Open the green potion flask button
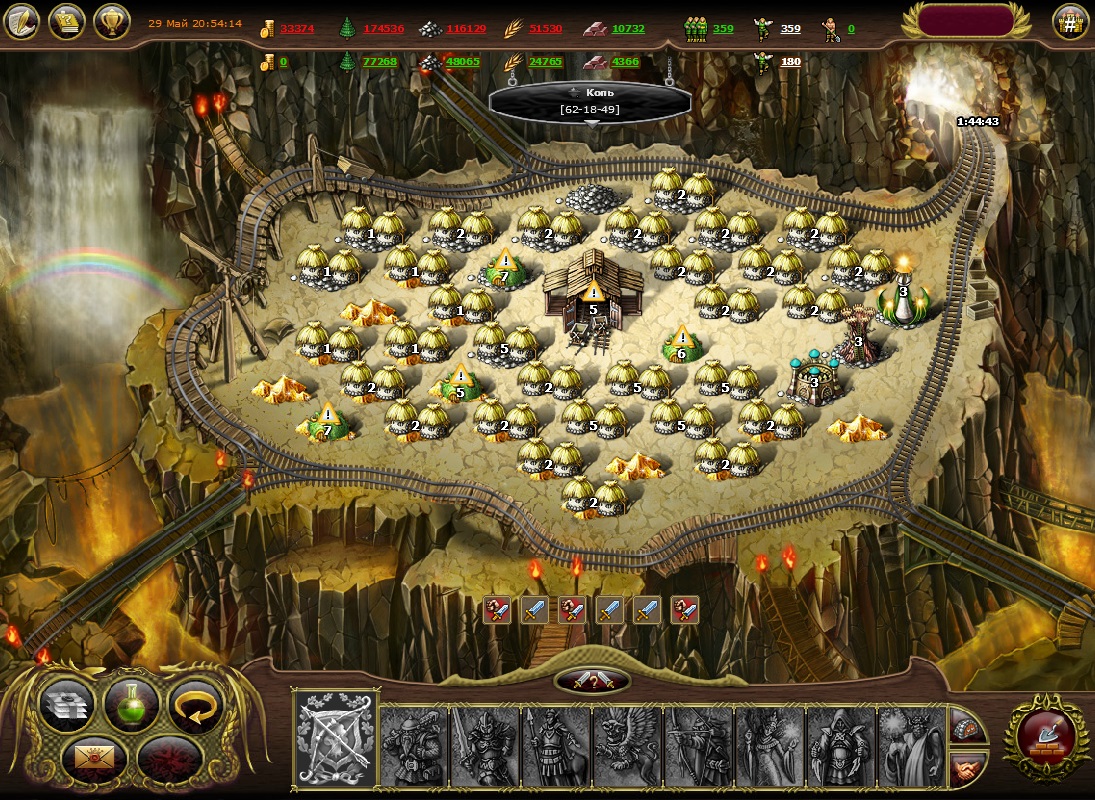Image resolution: width=1095 pixels, height=800 pixels. click(x=133, y=703)
